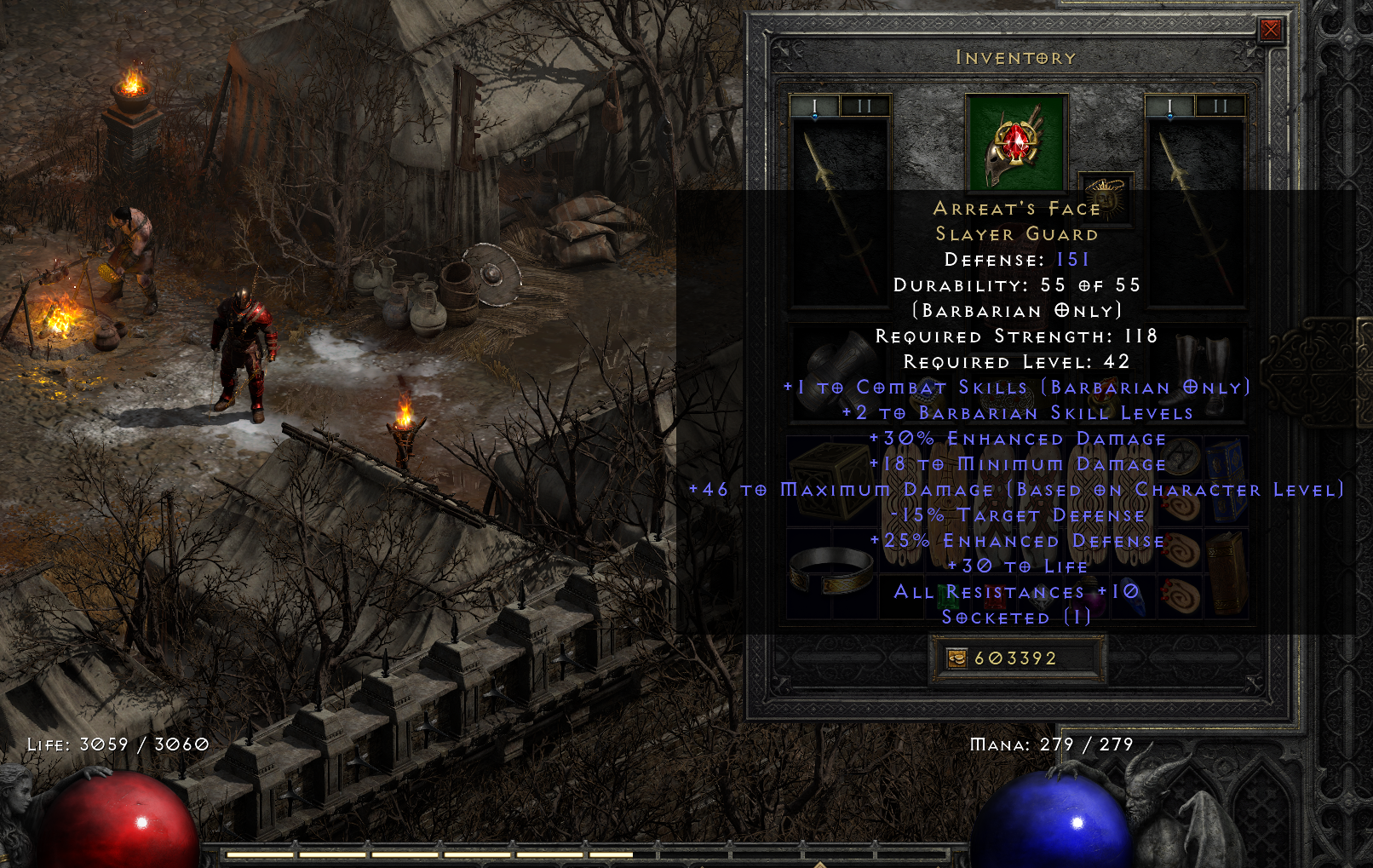1373x868 pixels.
Task: Close the inventory with the red X
Action: pos(1271,31)
